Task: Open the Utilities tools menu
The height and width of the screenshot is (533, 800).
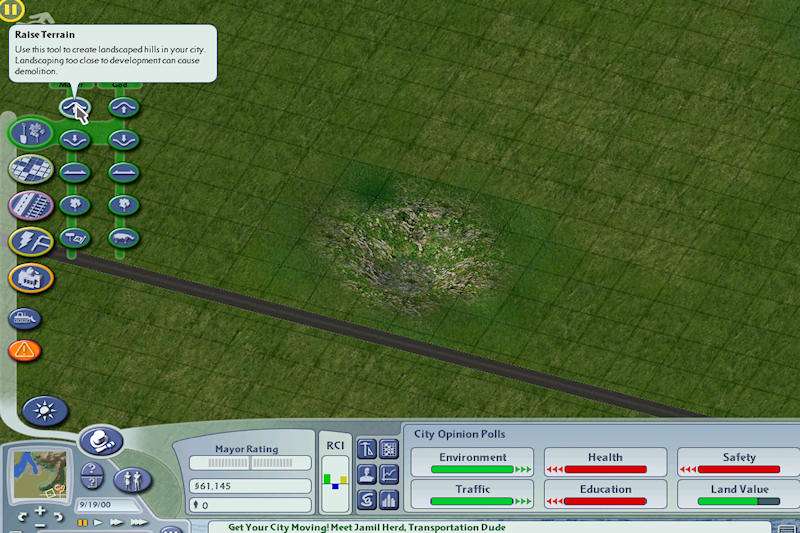Action: pos(30,241)
